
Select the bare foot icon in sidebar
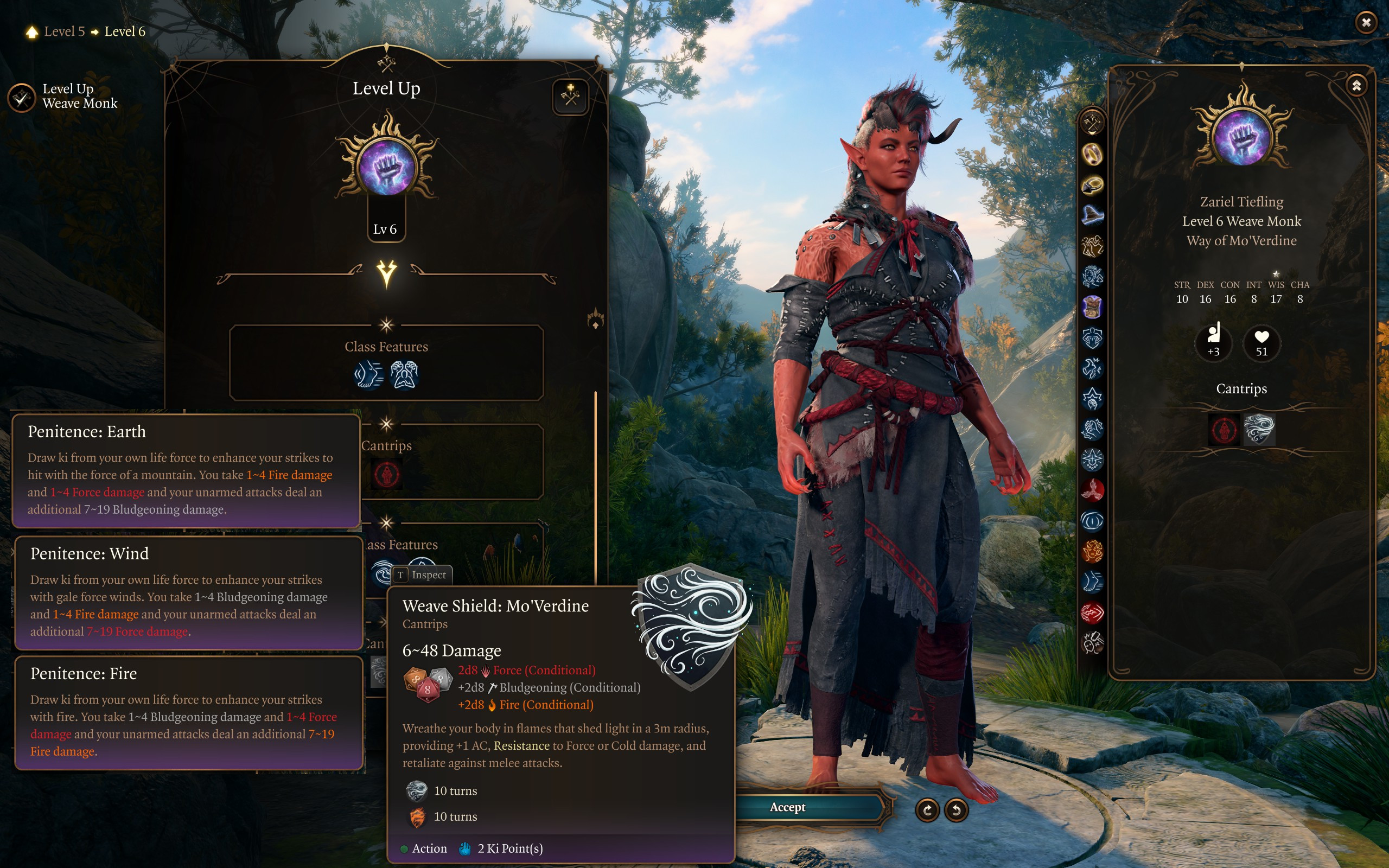coord(1092,582)
